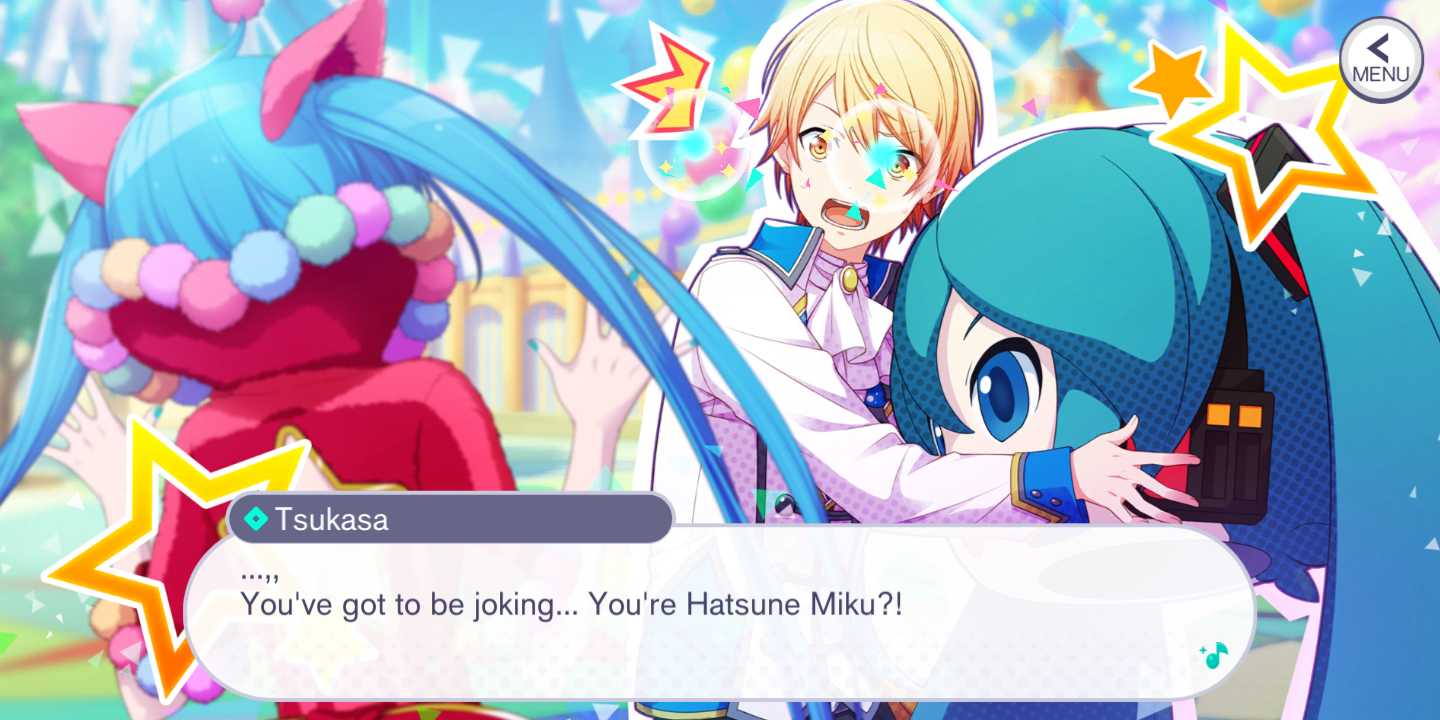Click the MENU back button
Viewport: 1440px width, 720px height.
(x=1381, y=58)
